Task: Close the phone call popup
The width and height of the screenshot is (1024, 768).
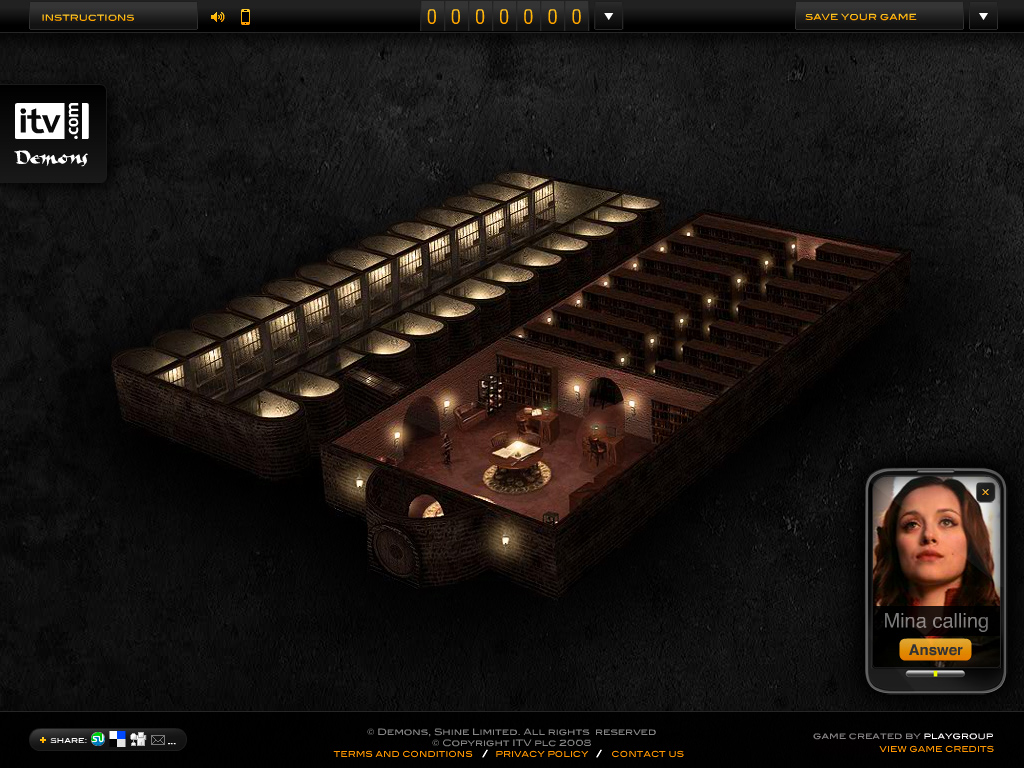Action: pyautogui.click(x=986, y=492)
